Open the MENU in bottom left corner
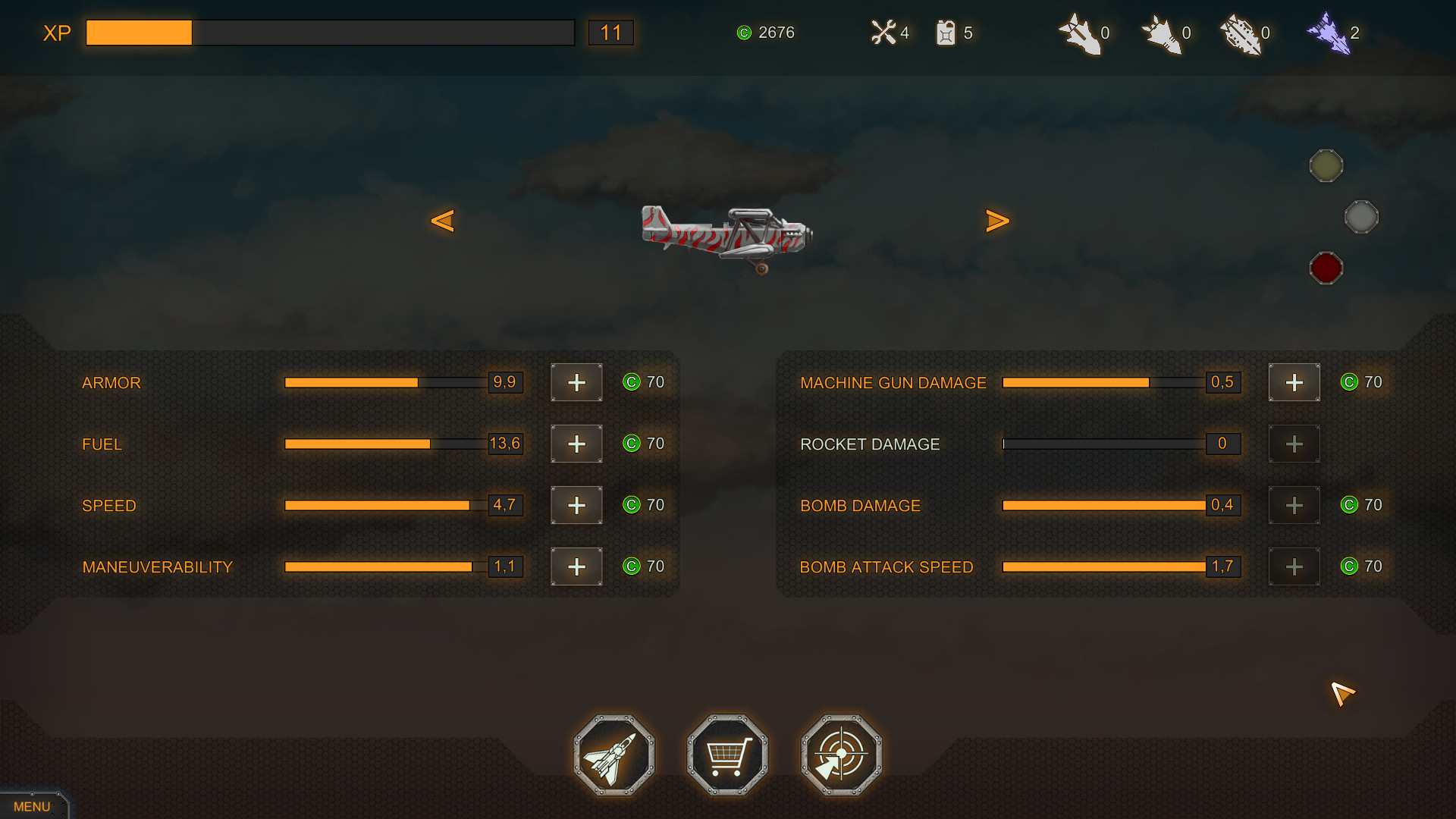The width and height of the screenshot is (1456, 819). pyautogui.click(x=31, y=806)
